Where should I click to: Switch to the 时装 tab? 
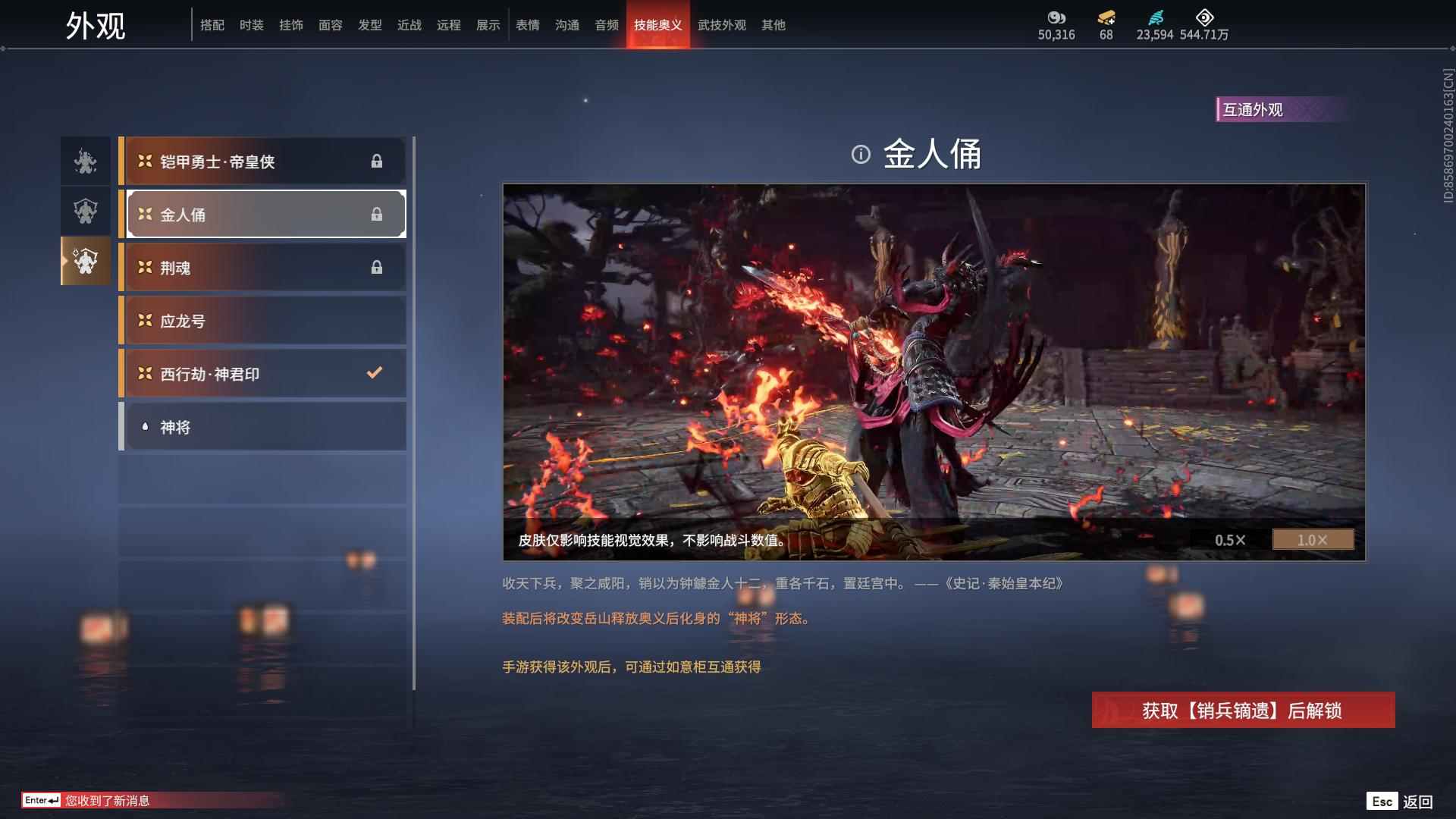tap(253, 25)
